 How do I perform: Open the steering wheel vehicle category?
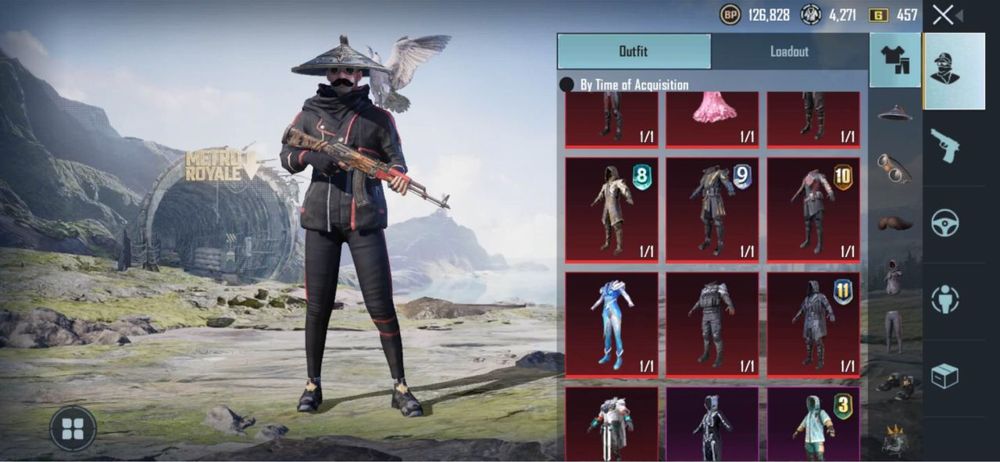click(944, 222)
